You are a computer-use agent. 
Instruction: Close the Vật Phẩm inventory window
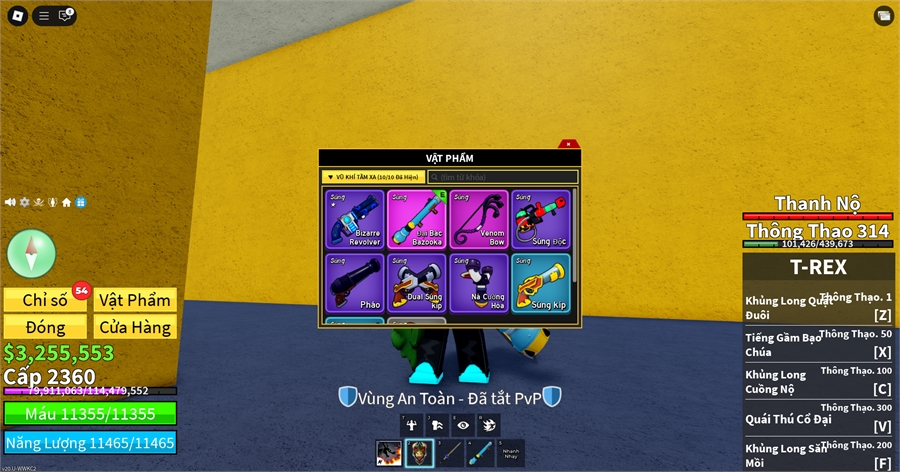coord(568,145)
